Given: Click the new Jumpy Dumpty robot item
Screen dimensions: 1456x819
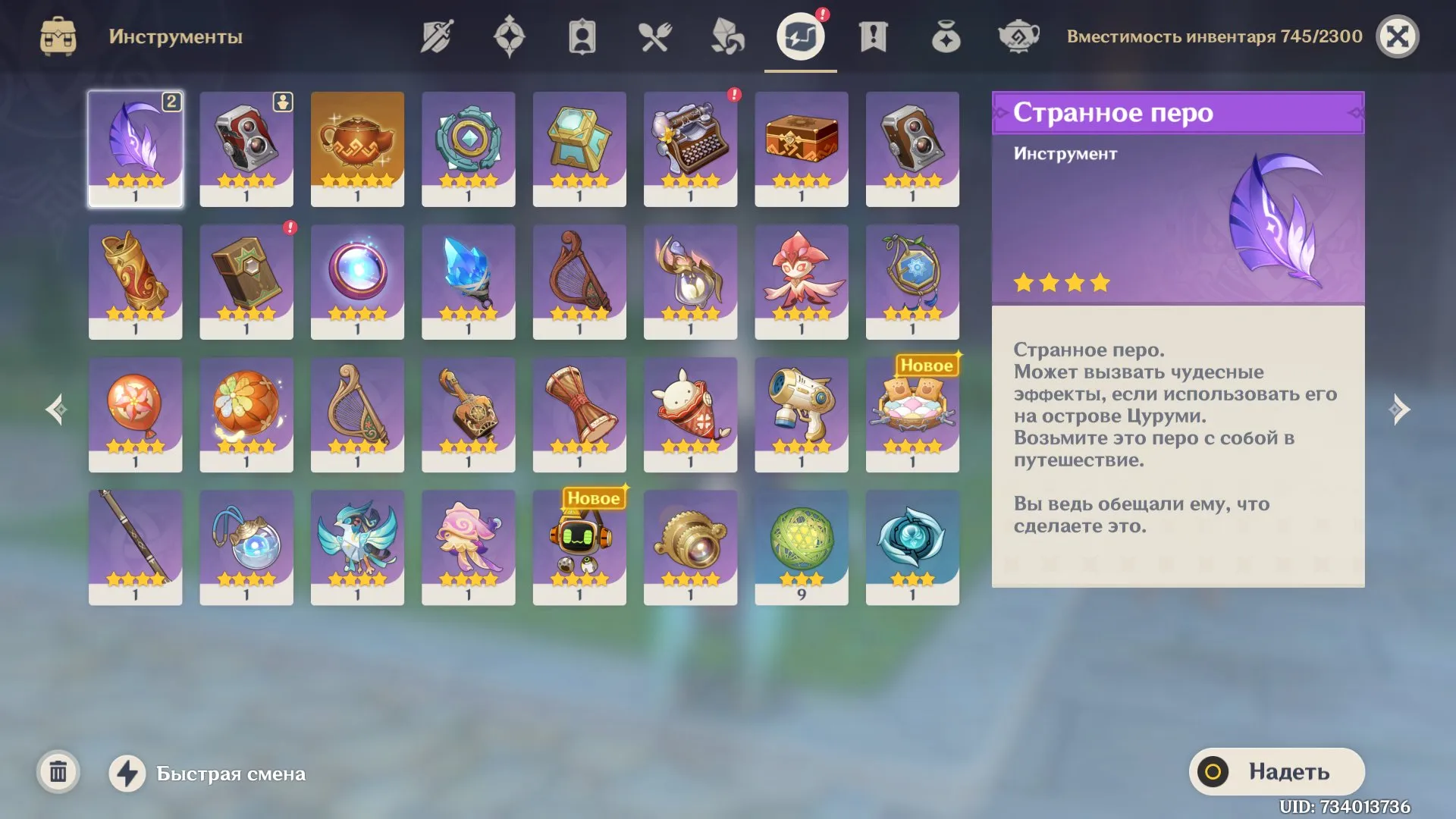Looking at the screenshot, I should pos(579,548).
